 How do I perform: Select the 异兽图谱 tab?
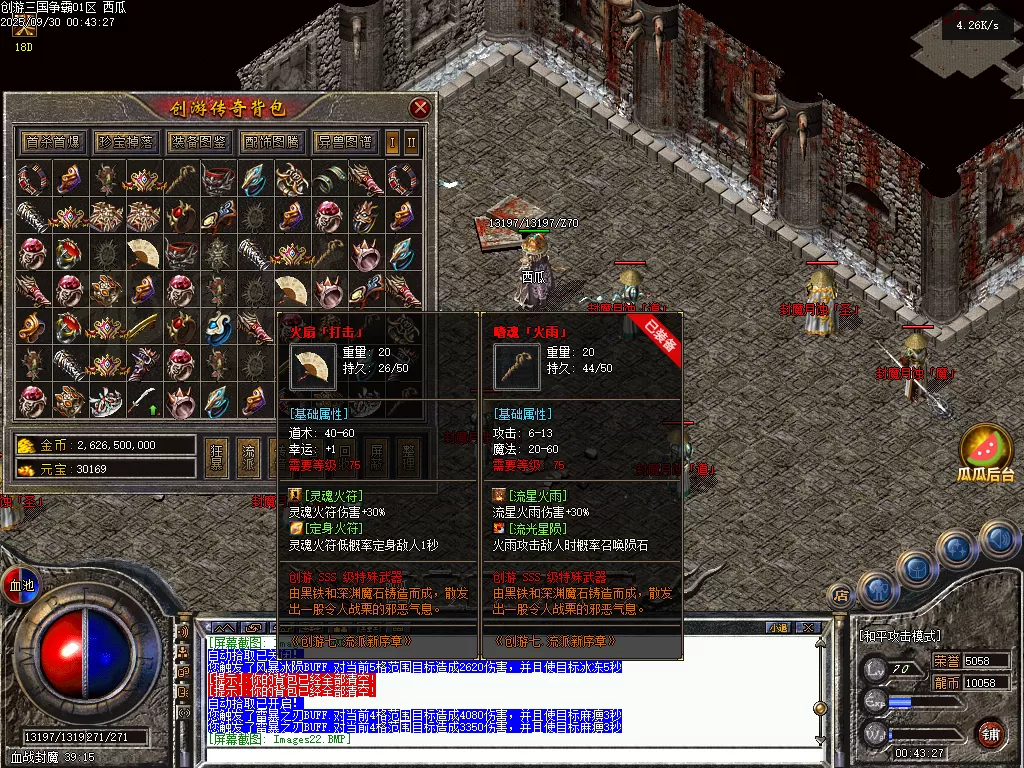(x=344, y=141)
